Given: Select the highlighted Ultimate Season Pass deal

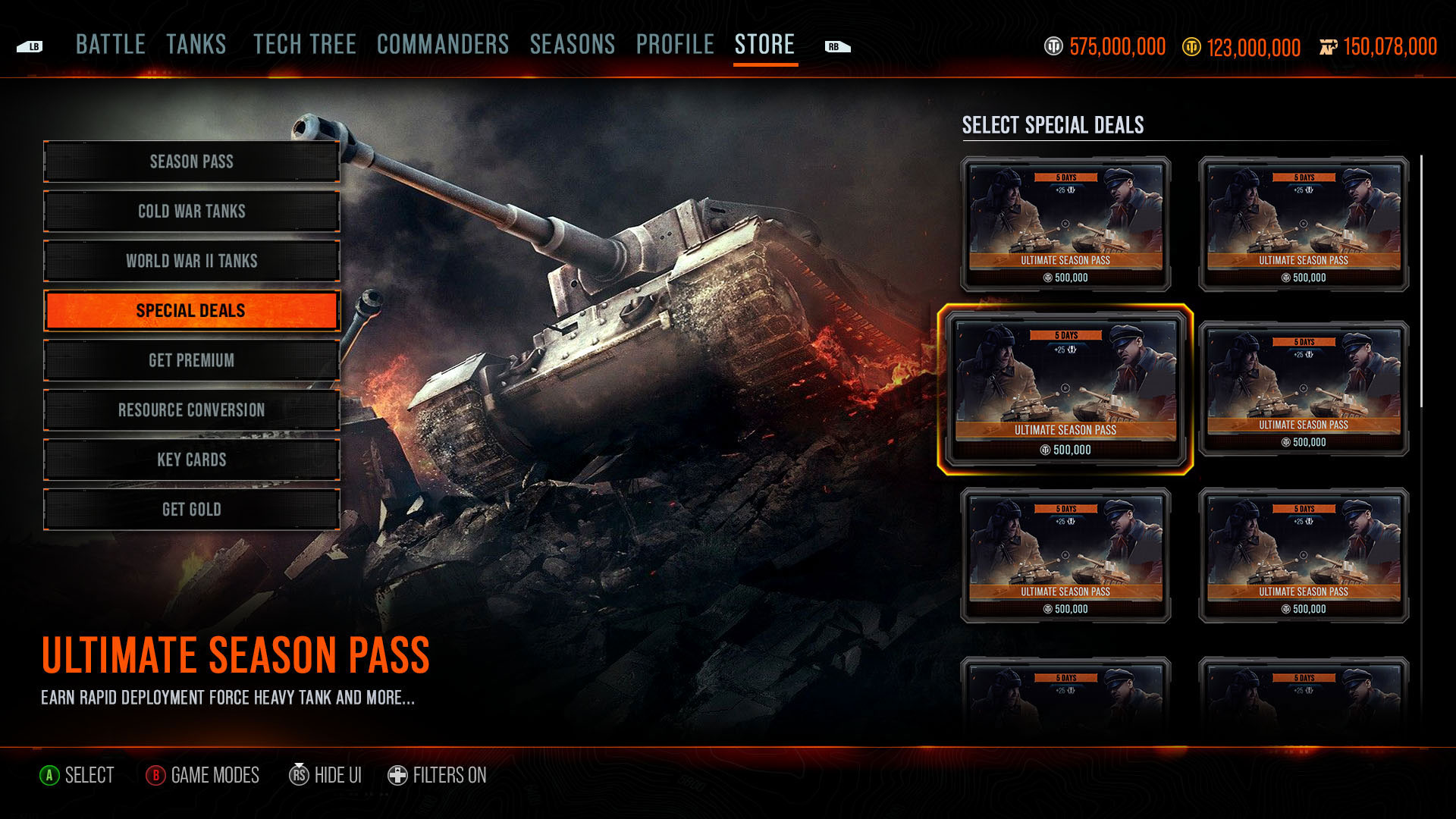Looking at the screenshot, I should pyautogui.click(x=1065, y=390).
